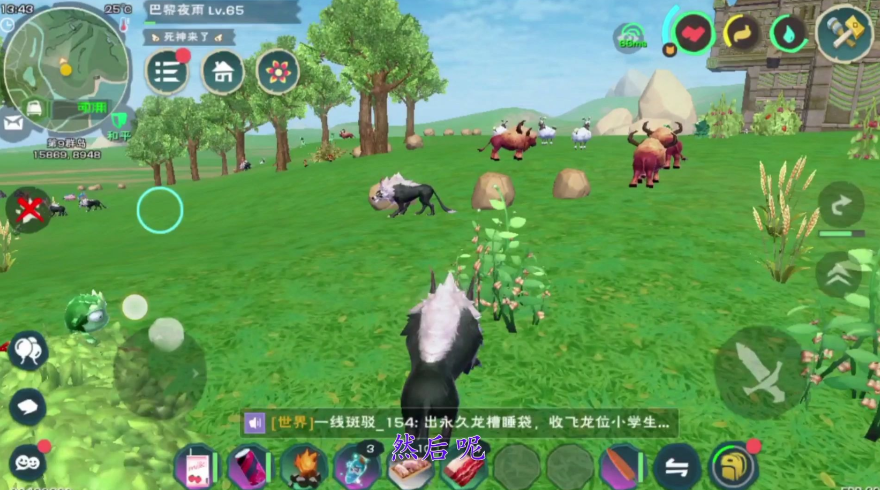This screenshot has width=880, height=490.
Task: Open the task list menu button
Action: pos(167,72)
